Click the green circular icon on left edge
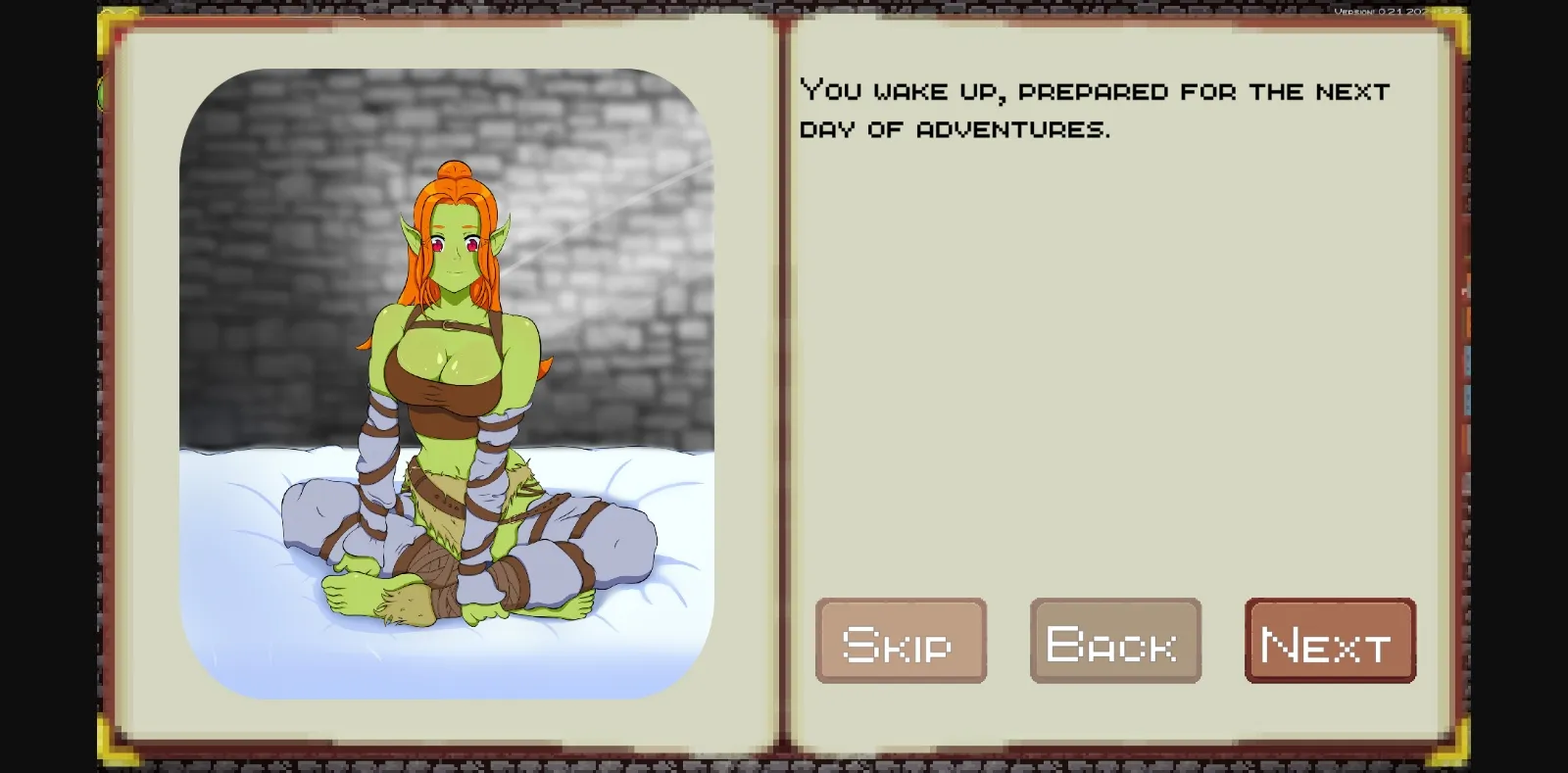The image size is (1568, 773). coord(102,94)
